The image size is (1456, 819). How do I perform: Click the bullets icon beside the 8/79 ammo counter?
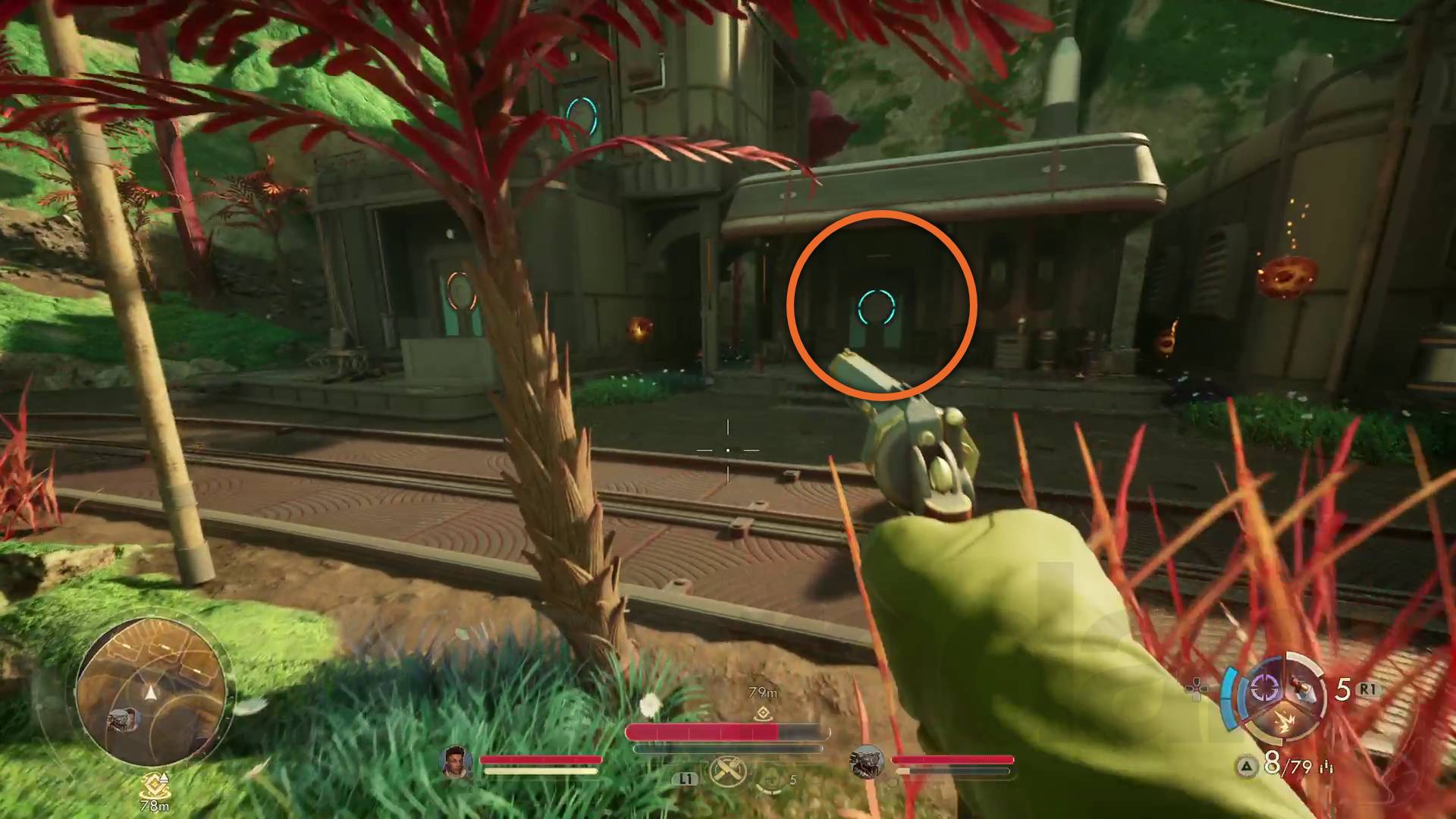1327,767
